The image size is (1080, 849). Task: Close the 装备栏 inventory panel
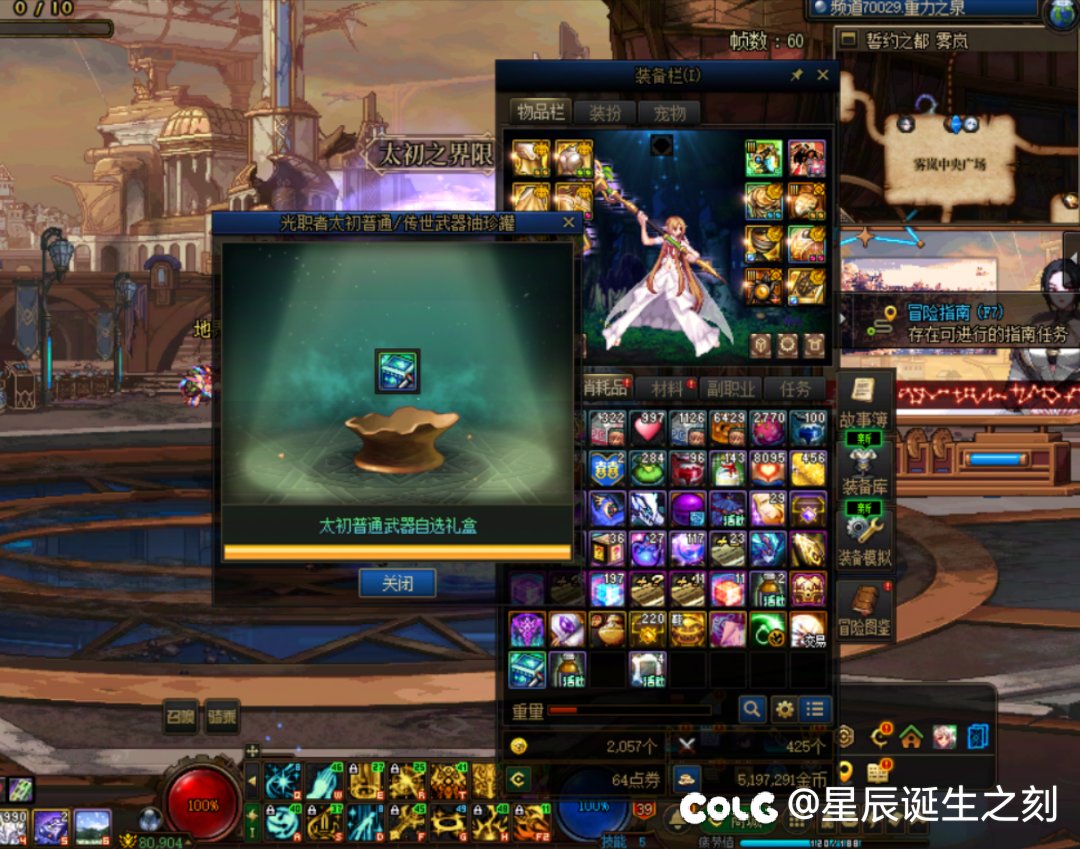pos(823,75)
